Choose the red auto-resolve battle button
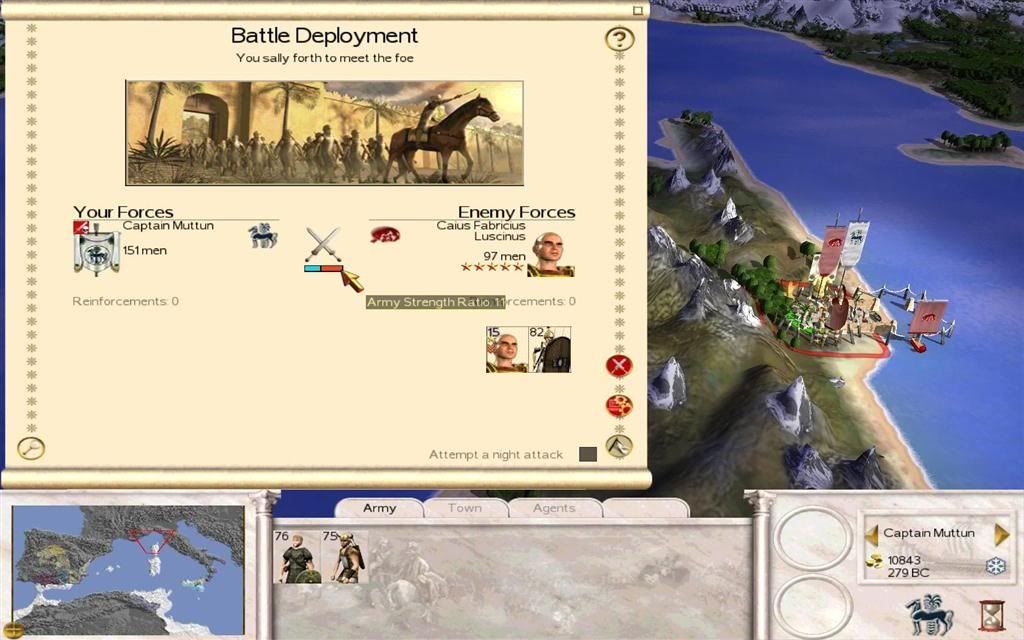 pyautogui.click(x=619, y=406)
